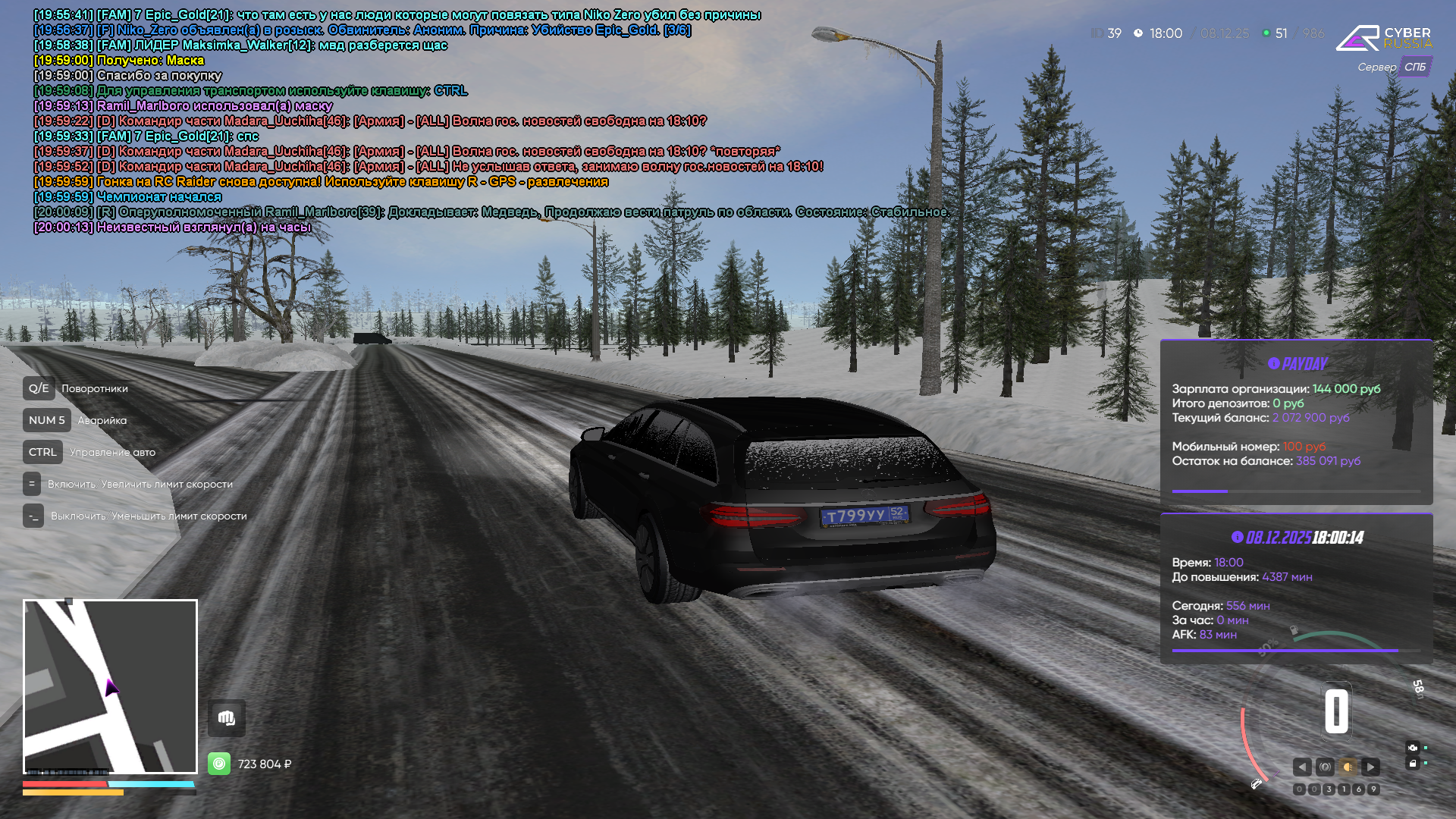
Task: Activate the right turn signal arrow
Action: [1370, 767]
